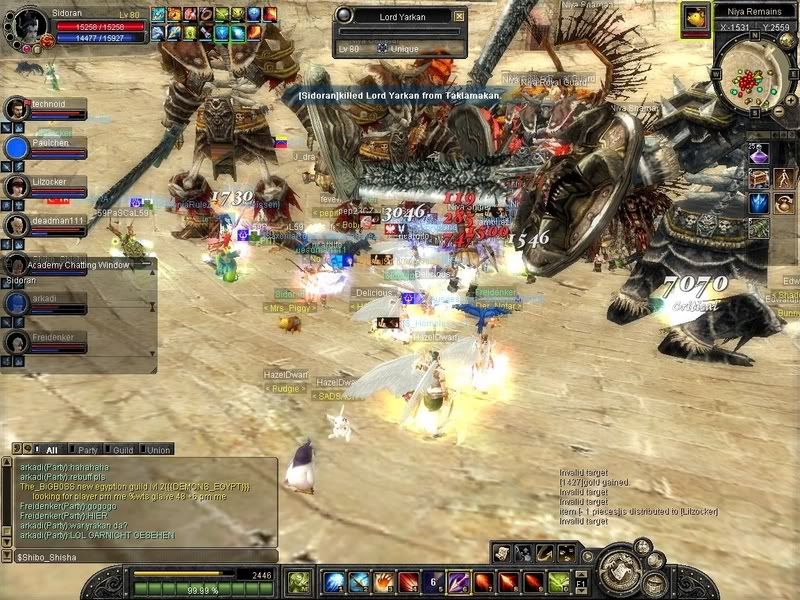Use hotbar skill in slot 1
Screen dimensions: 800x600
coord(333,582)
